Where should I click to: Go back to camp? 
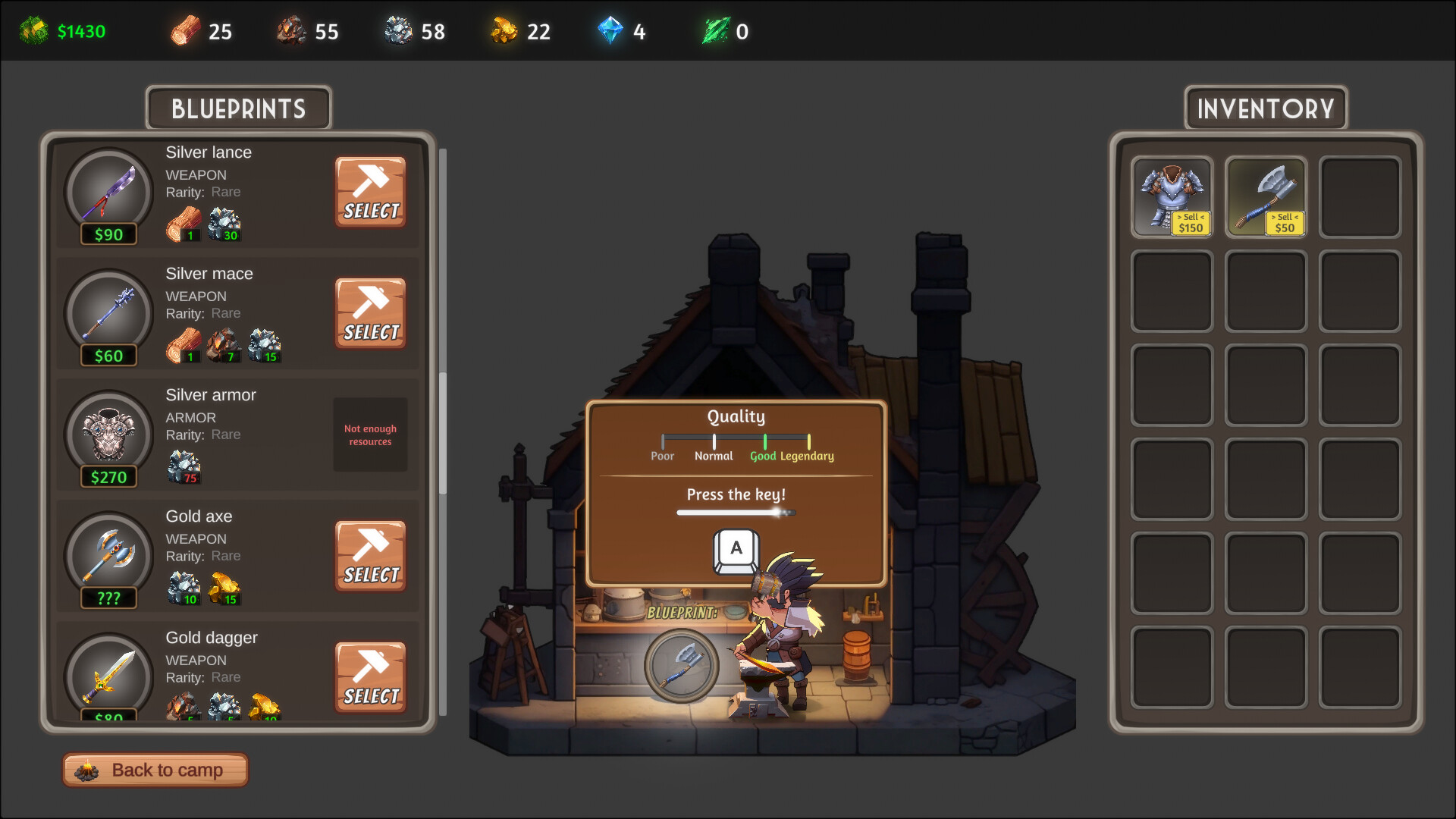click(x=155, y=770)
